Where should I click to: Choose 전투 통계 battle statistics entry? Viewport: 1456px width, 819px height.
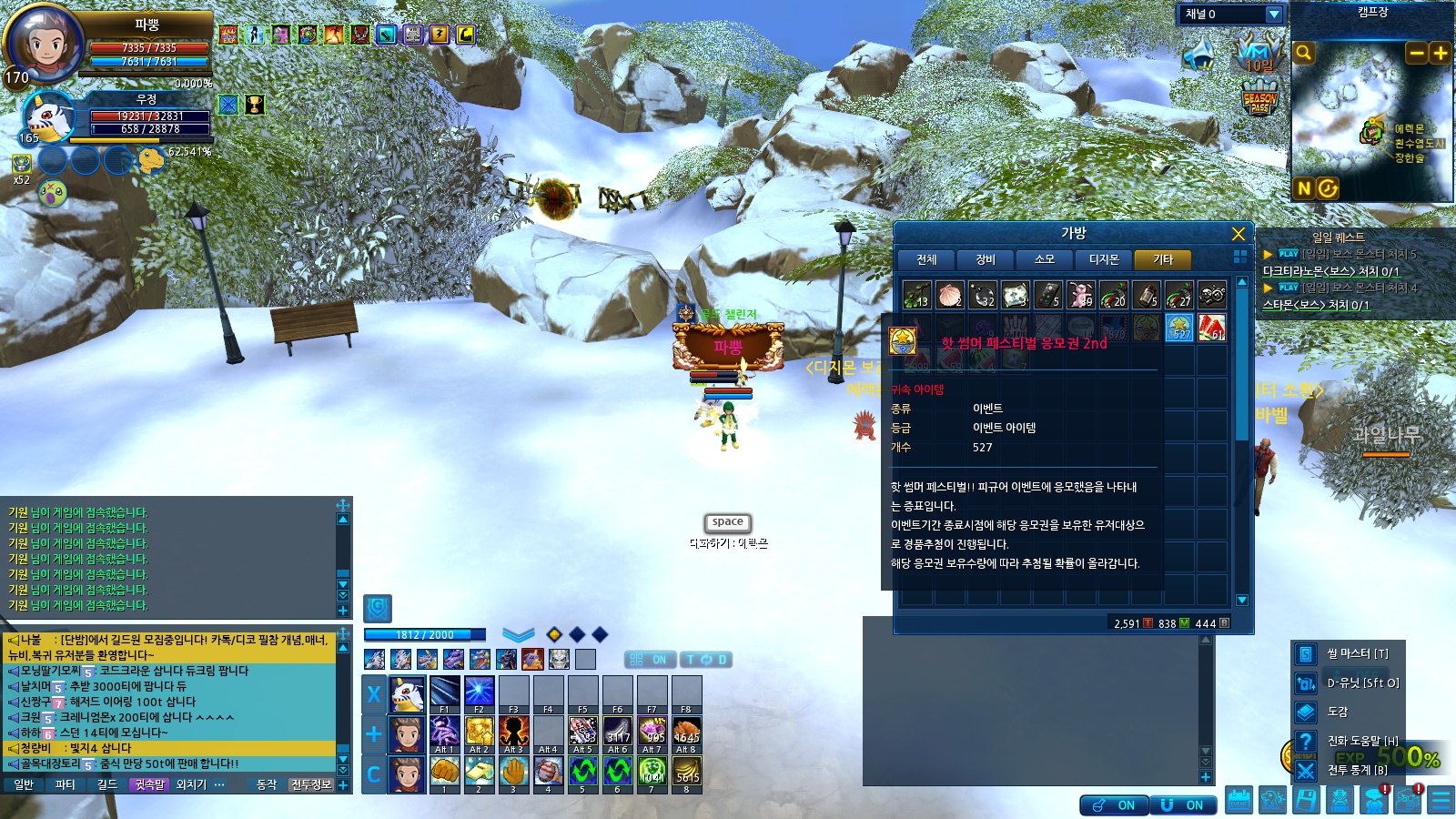tap(1356, 770)
